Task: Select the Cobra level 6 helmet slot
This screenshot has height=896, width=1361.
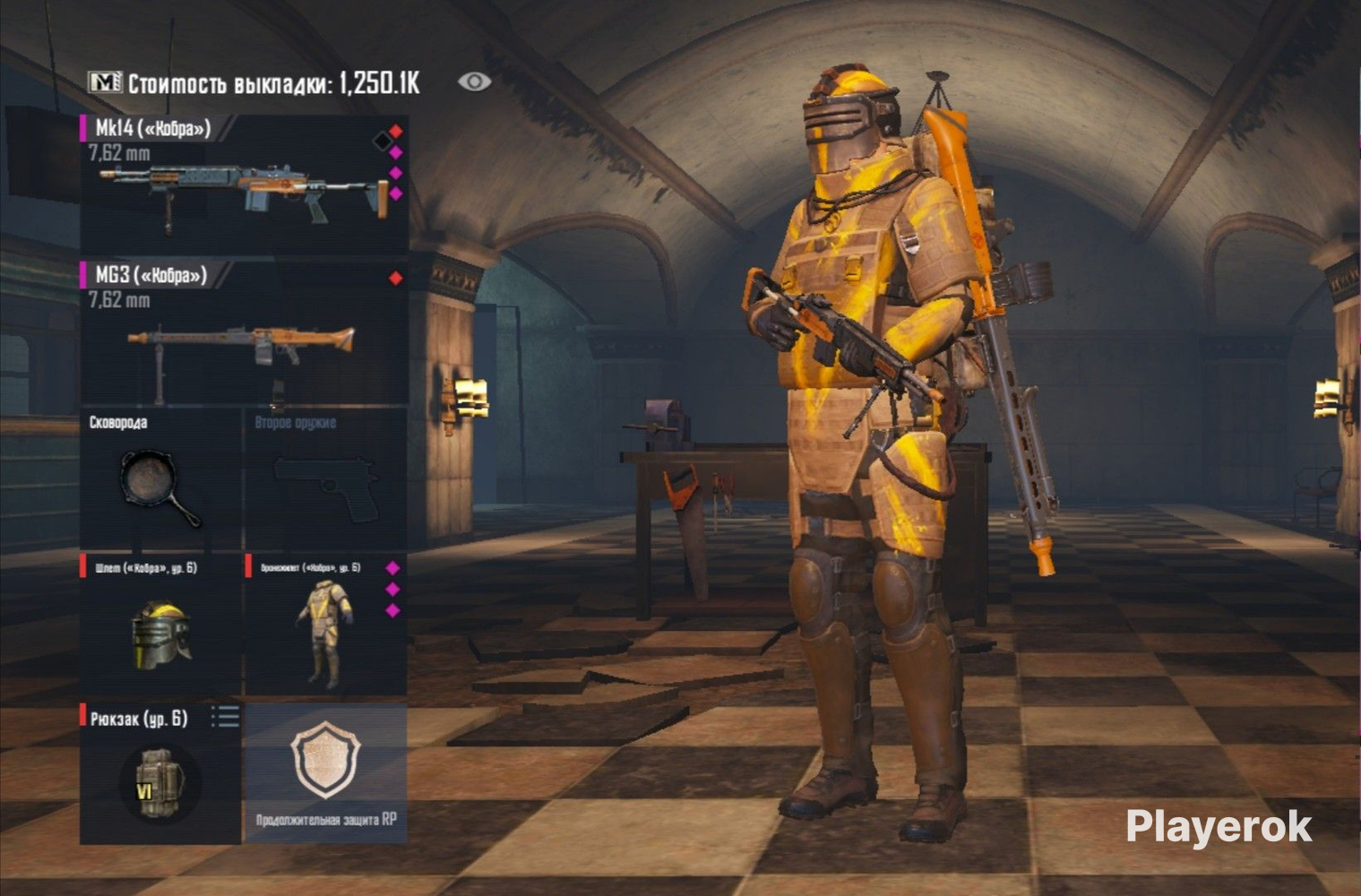Action: [160, 625]
